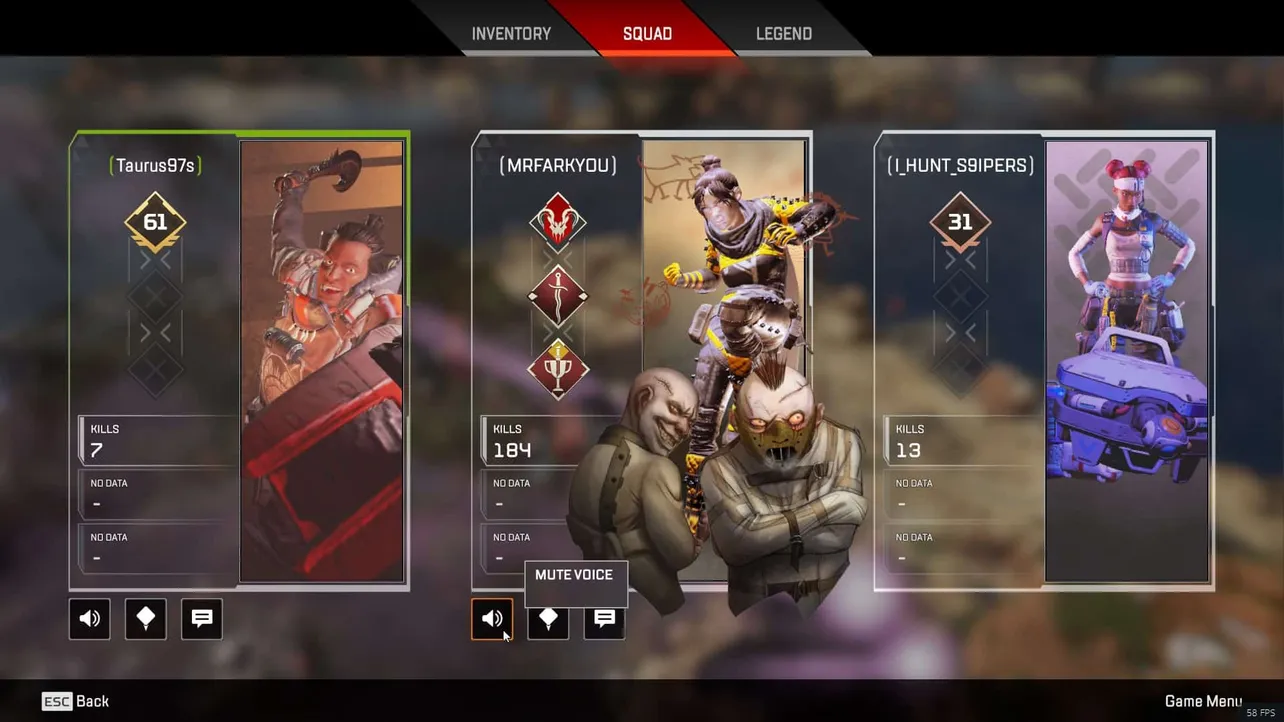Switch to the Legend tab
Screen dimensions: 1284x722
click(x=783, y=33)
